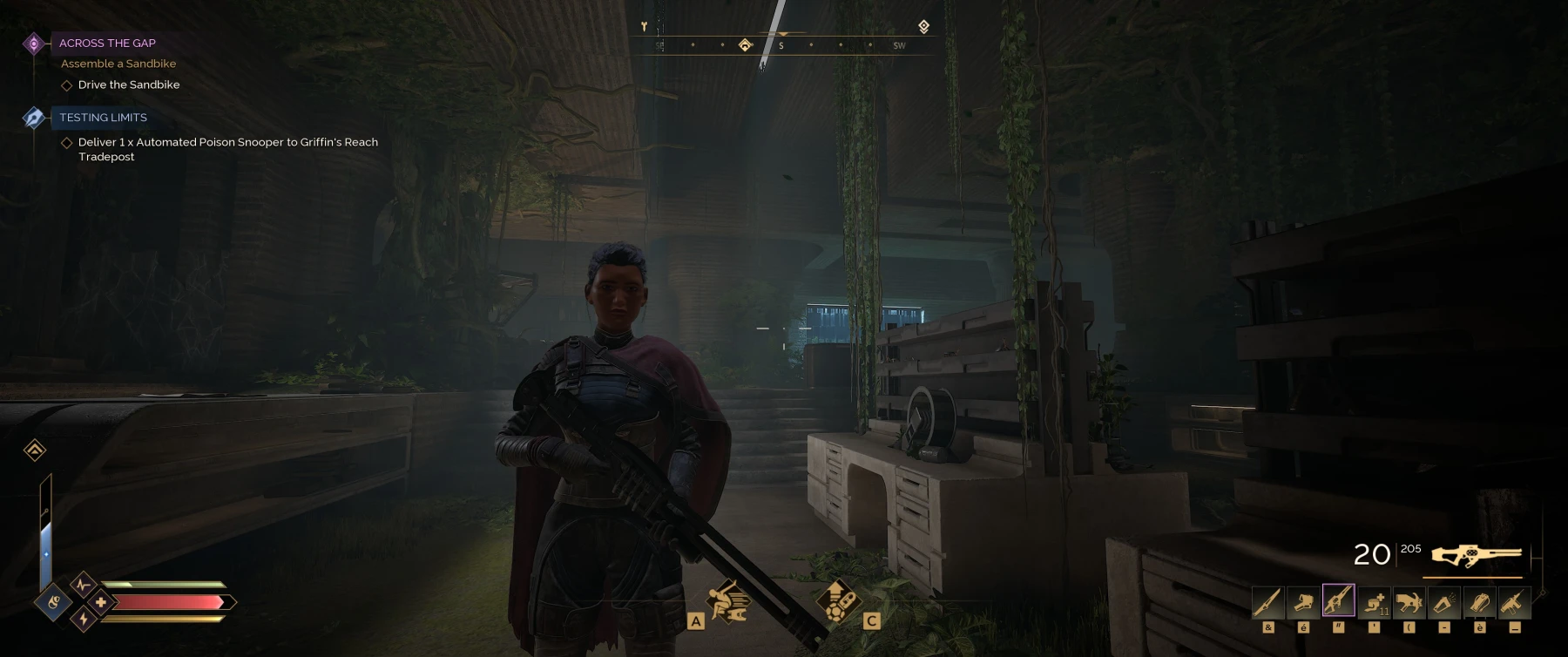This screenshot has height=657, width=1568.
Task: Select the anchor-shaped tool hotbar slot
Action: pyautogui.click(x=1409, y=602)
